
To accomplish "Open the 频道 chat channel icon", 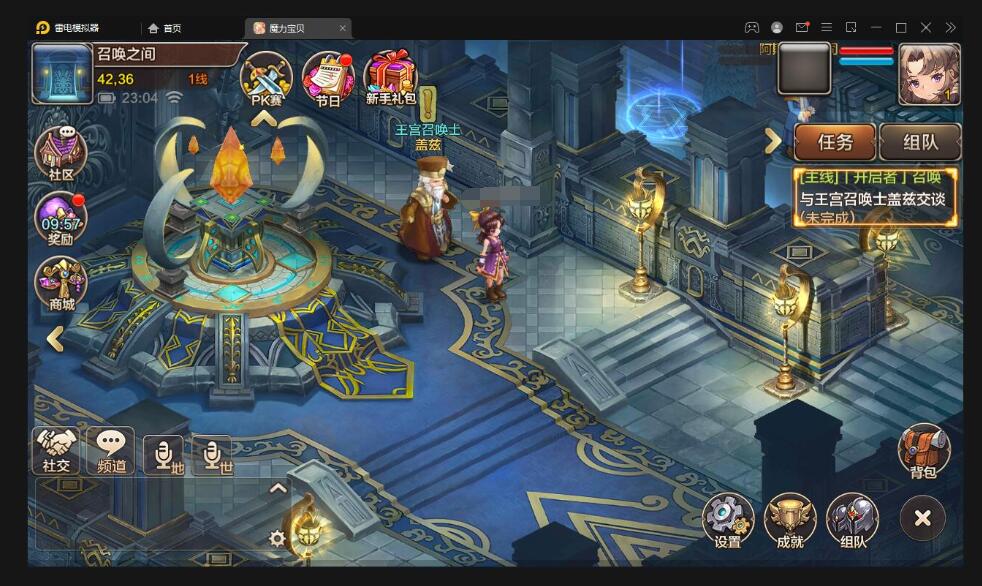I will click(110, 451).
